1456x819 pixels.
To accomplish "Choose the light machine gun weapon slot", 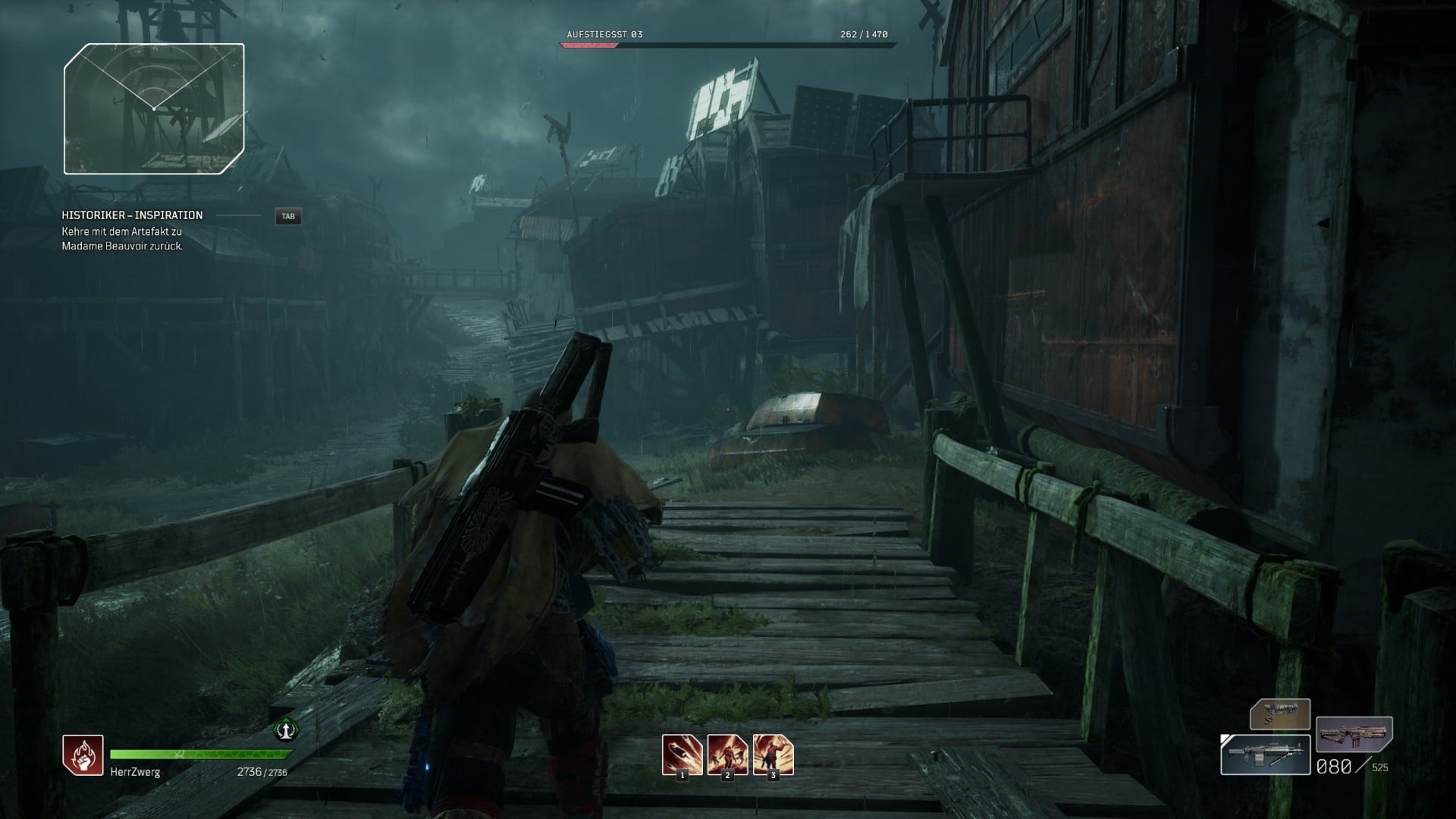I will [1265, 755].
